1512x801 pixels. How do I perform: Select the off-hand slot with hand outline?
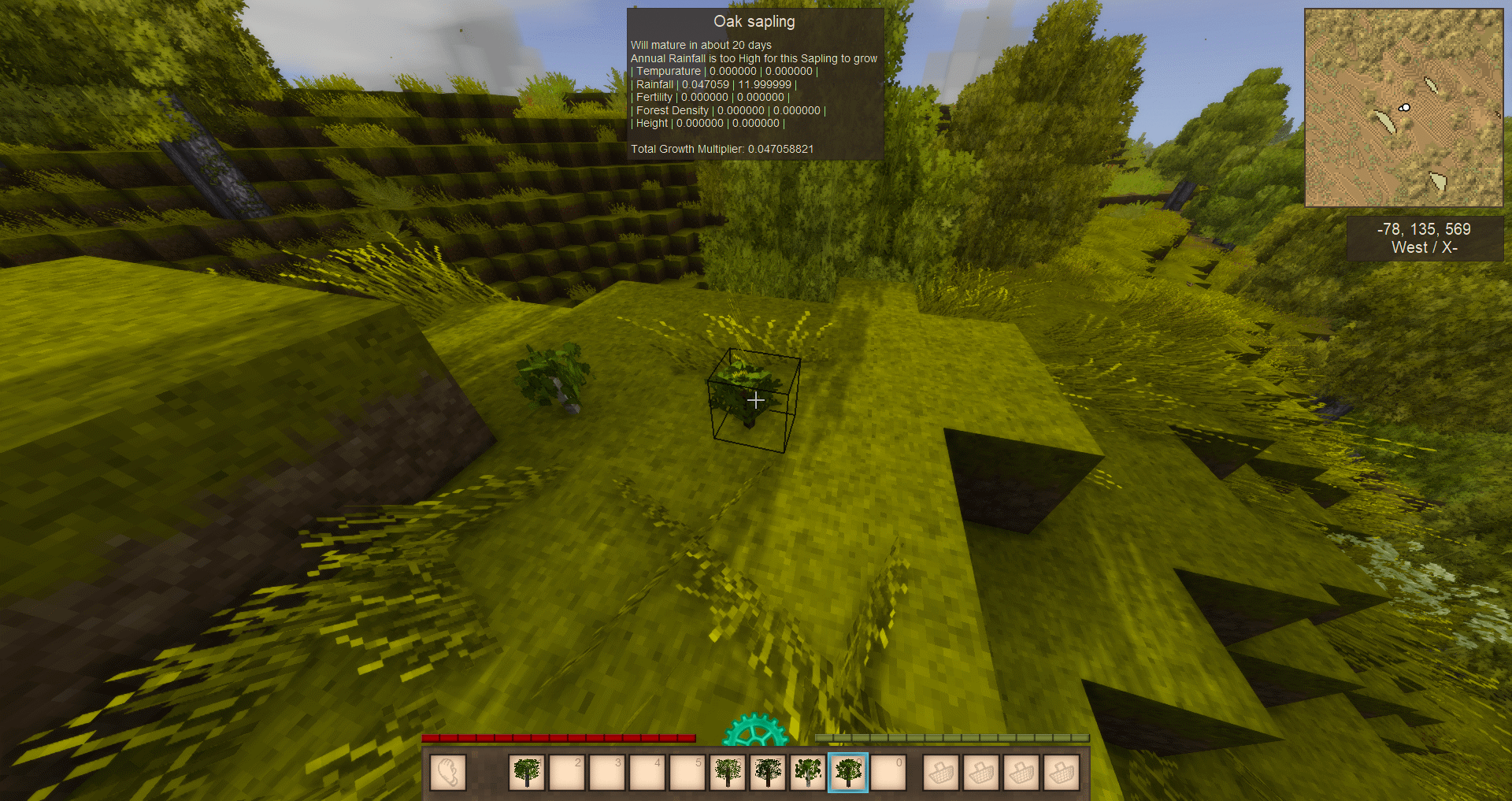(448, 772)
